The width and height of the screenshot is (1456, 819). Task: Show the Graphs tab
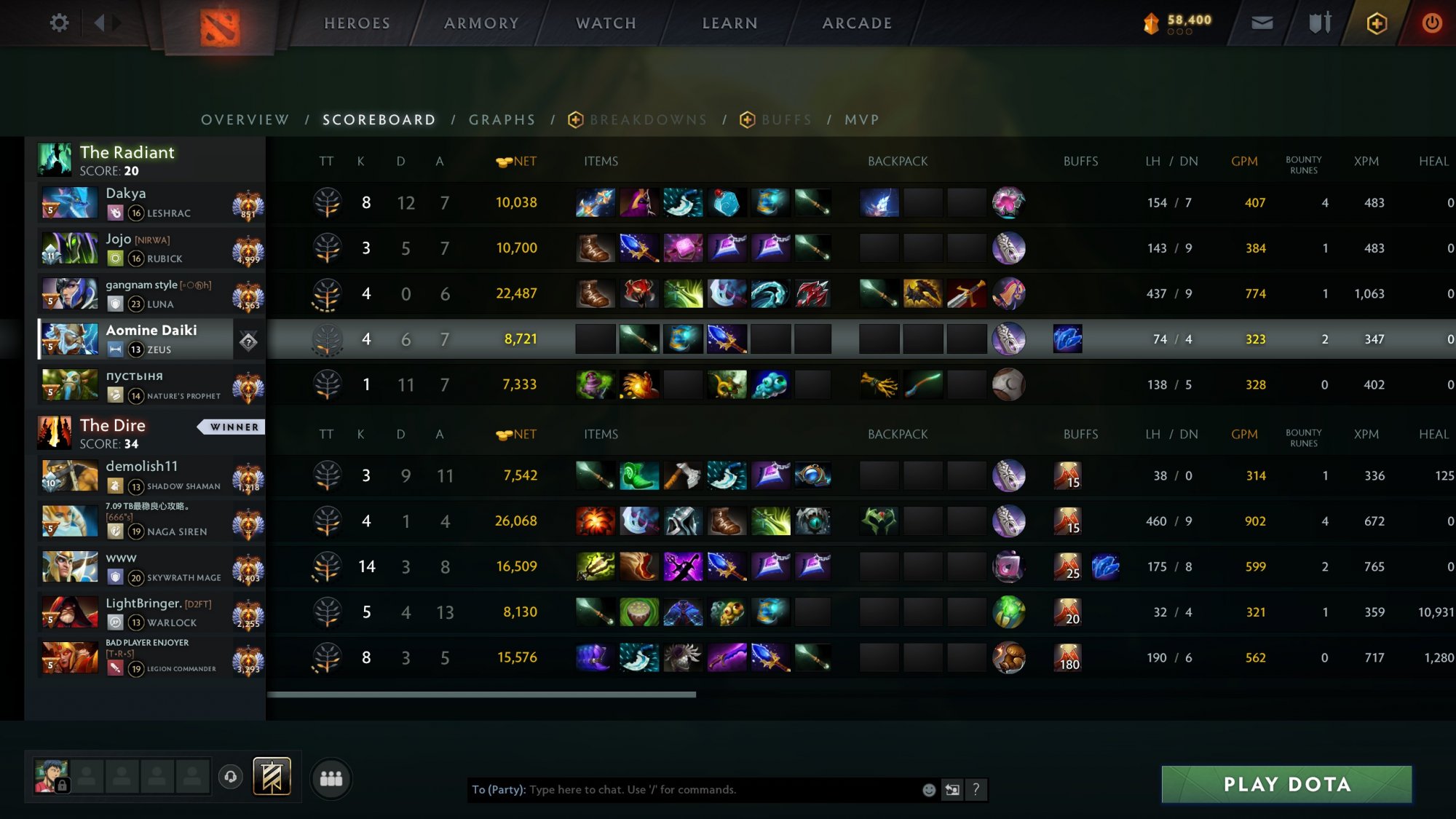[502, 120]
